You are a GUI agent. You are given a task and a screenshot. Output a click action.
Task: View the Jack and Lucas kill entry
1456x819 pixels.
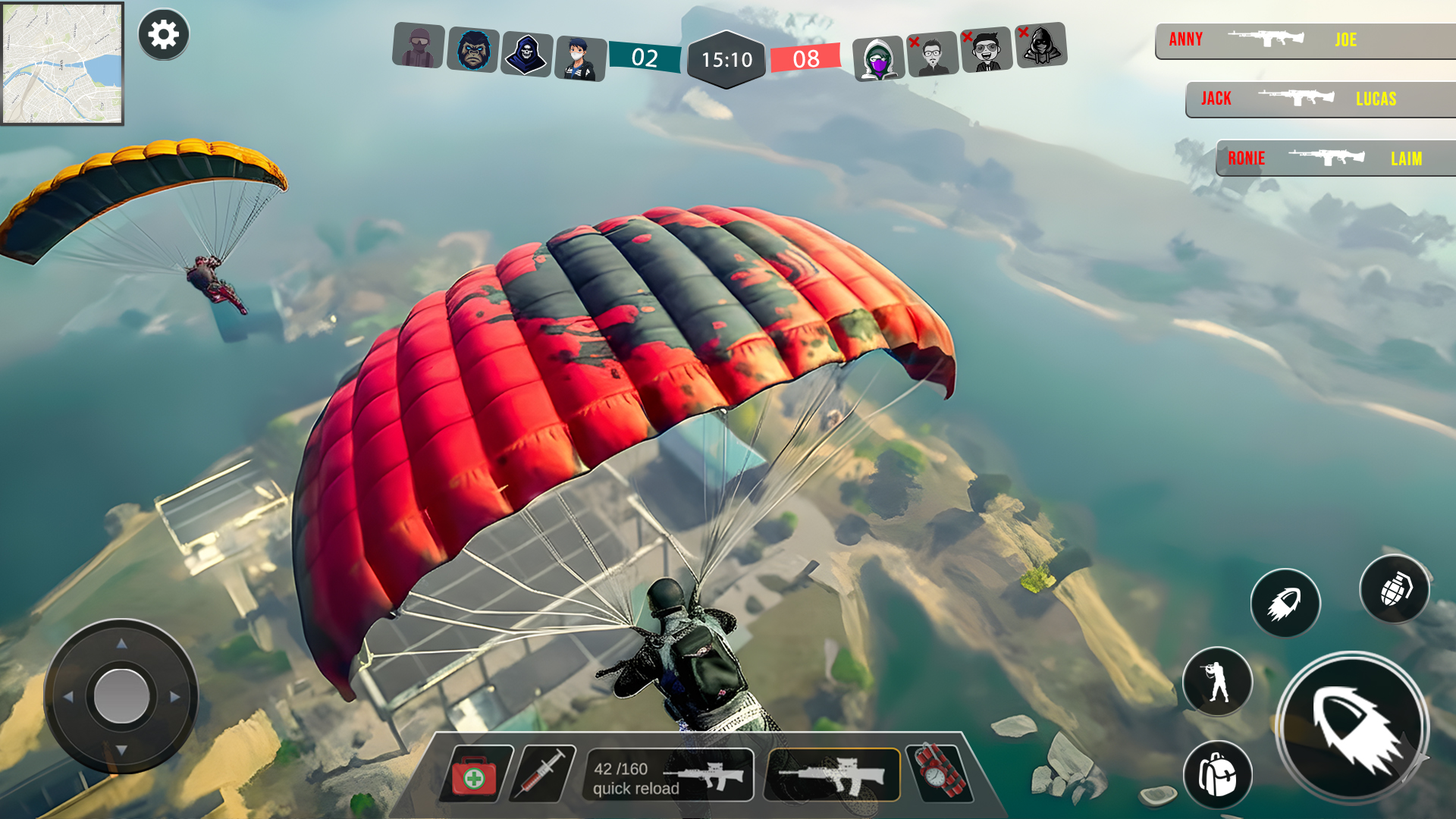coord(1319,99)
